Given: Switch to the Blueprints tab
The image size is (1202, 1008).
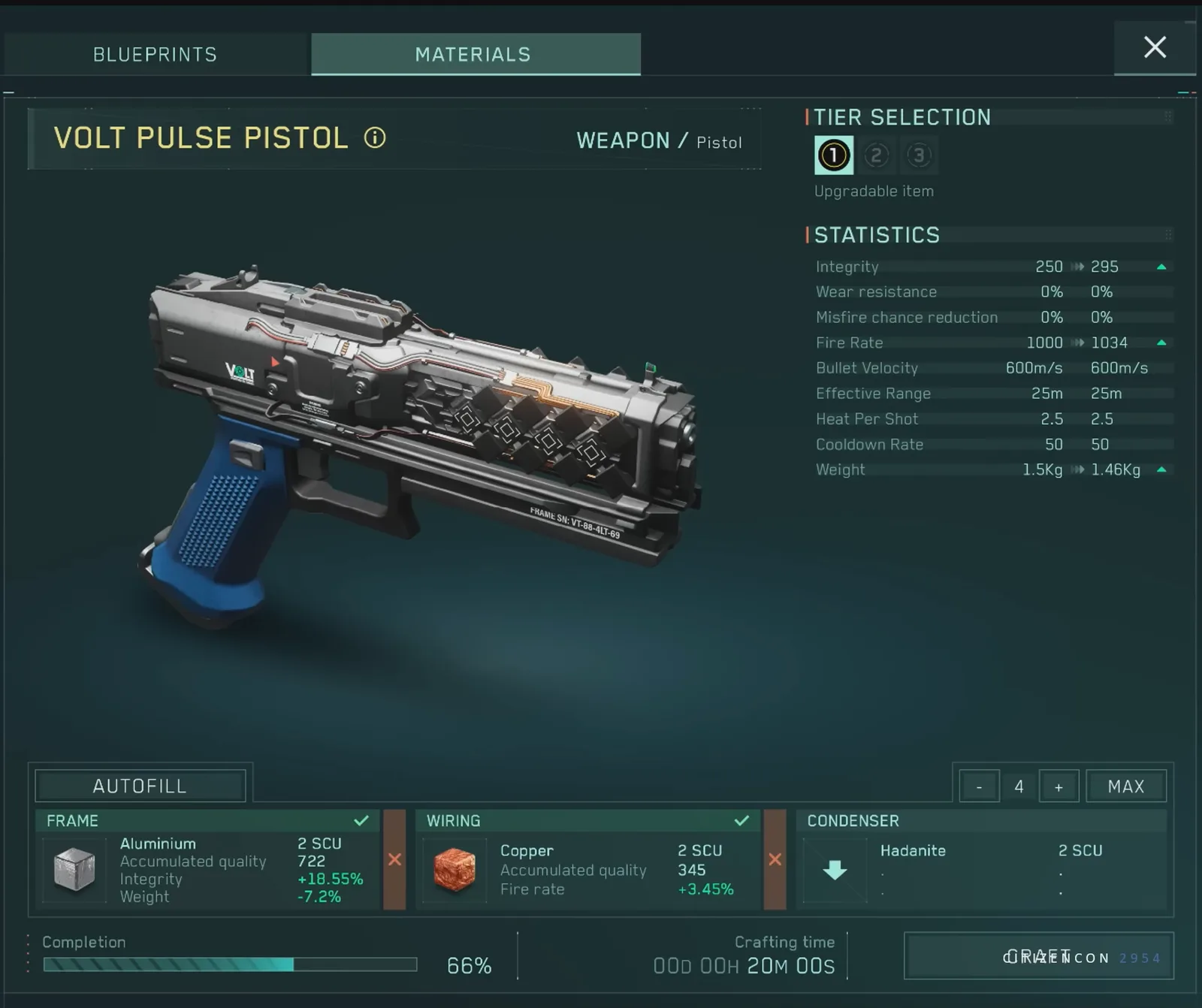Looking at the screenshot, I should pos(155,53).
